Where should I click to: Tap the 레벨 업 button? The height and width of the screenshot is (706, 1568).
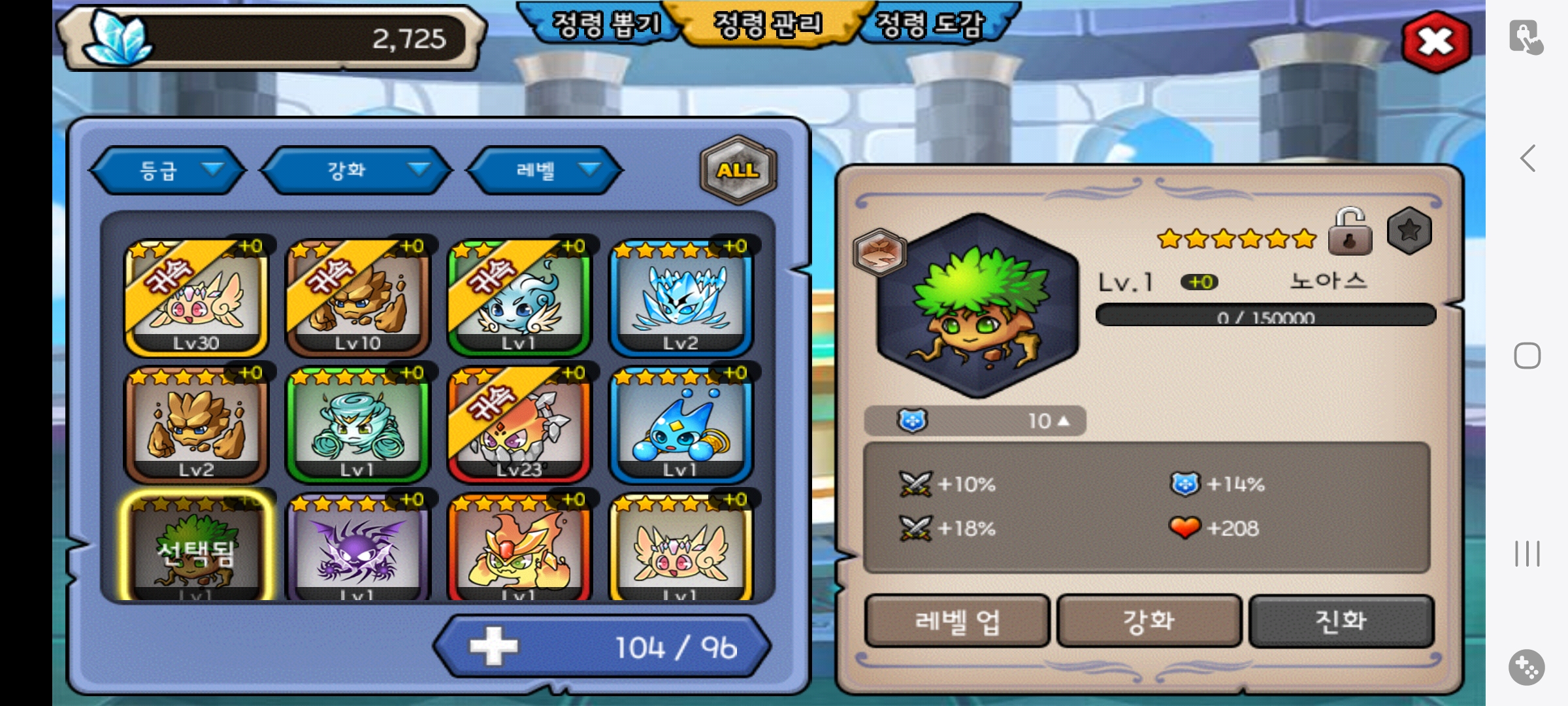coord(957,621)
